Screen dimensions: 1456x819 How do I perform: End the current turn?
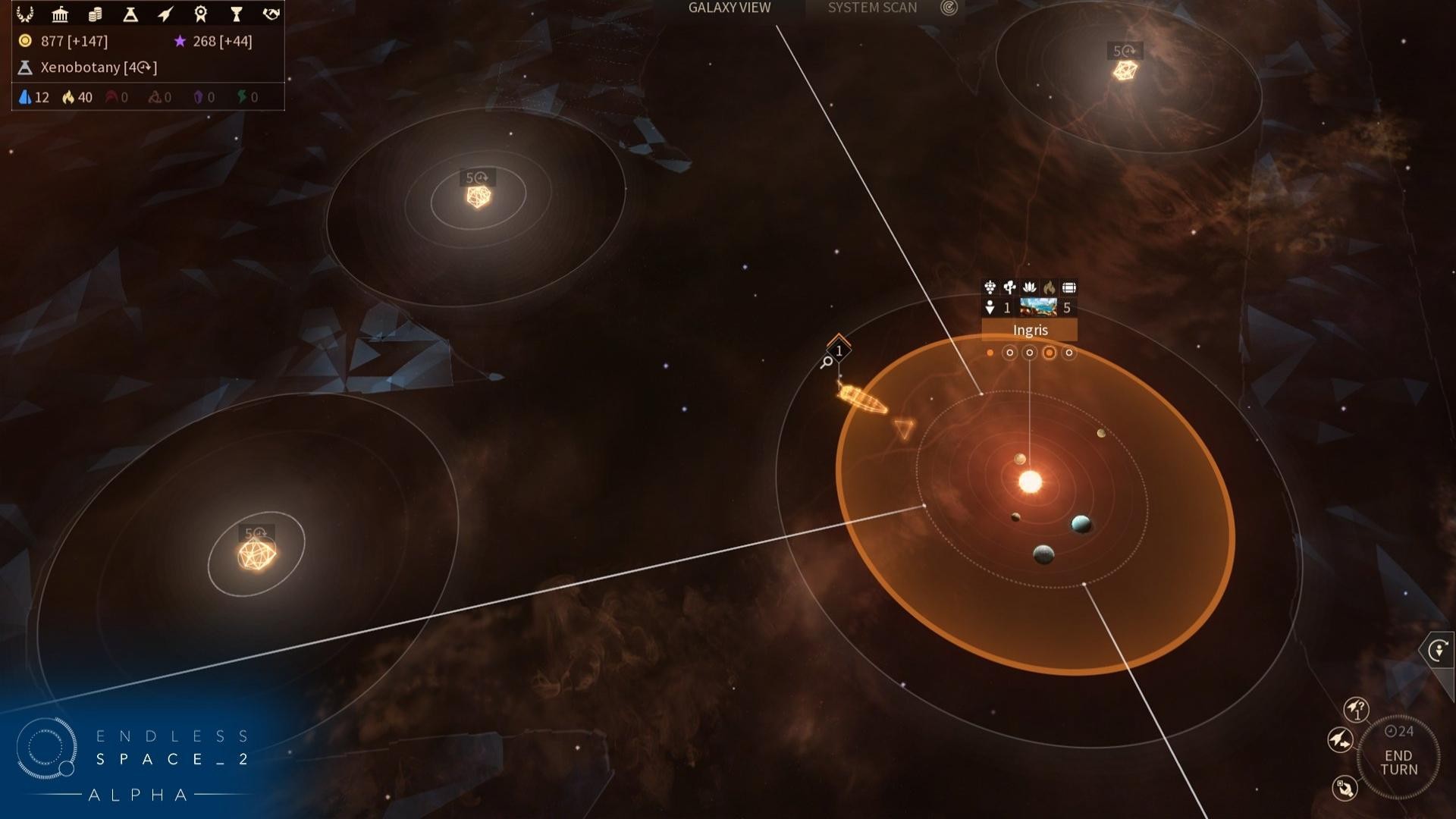(1398, 762)
